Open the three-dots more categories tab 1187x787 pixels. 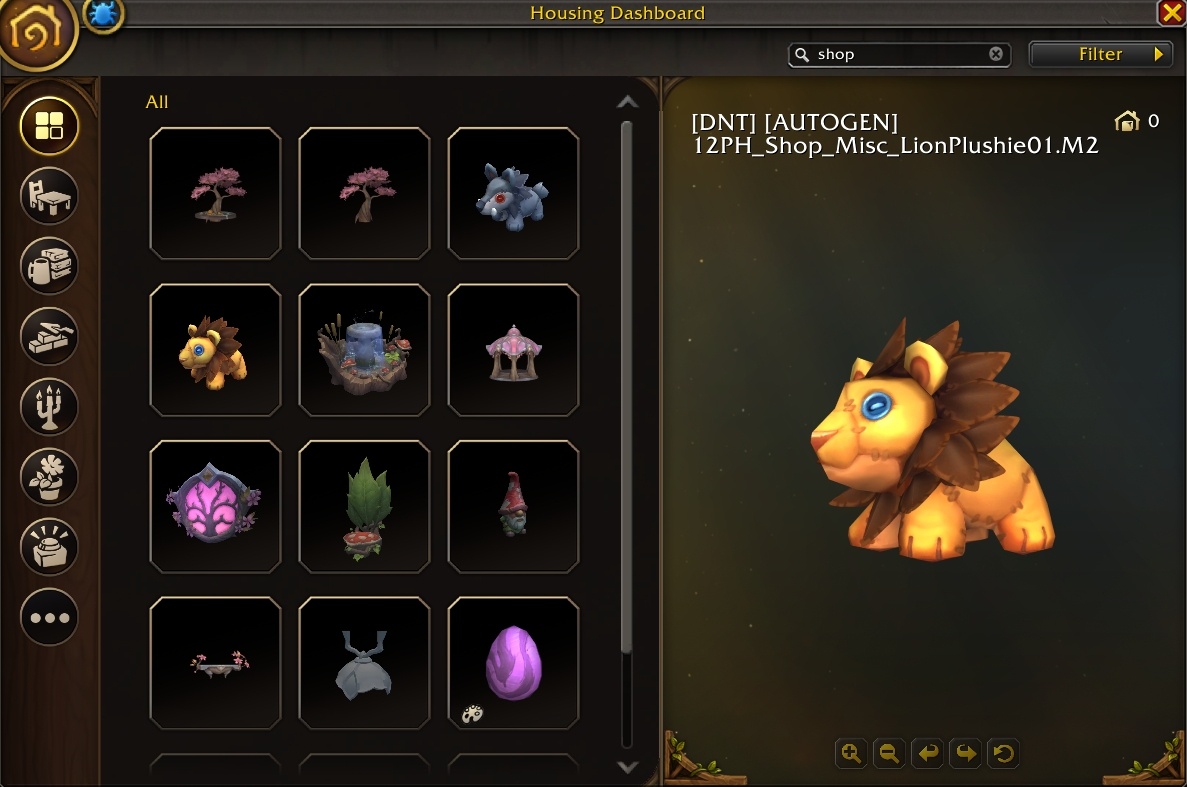click(x=49, y=617)
